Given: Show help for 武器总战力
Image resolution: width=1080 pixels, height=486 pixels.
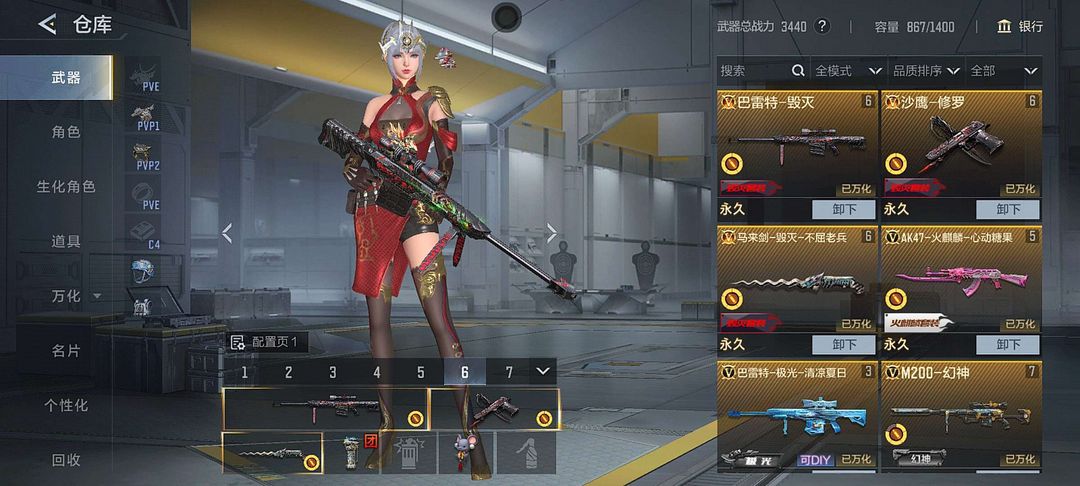Looking at the screenshot, I should [x=823, y=26].
